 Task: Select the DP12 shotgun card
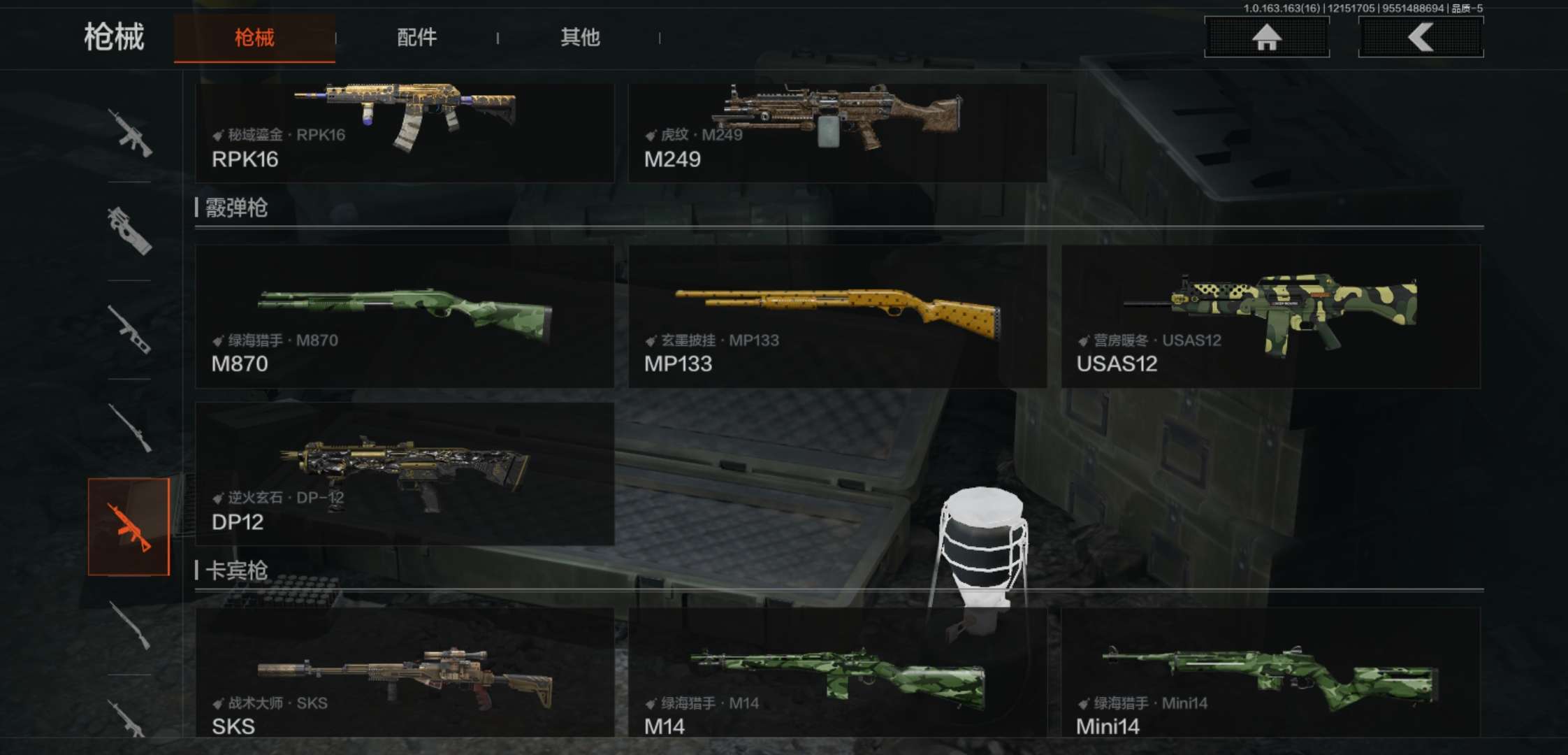(x=405, y=474)
